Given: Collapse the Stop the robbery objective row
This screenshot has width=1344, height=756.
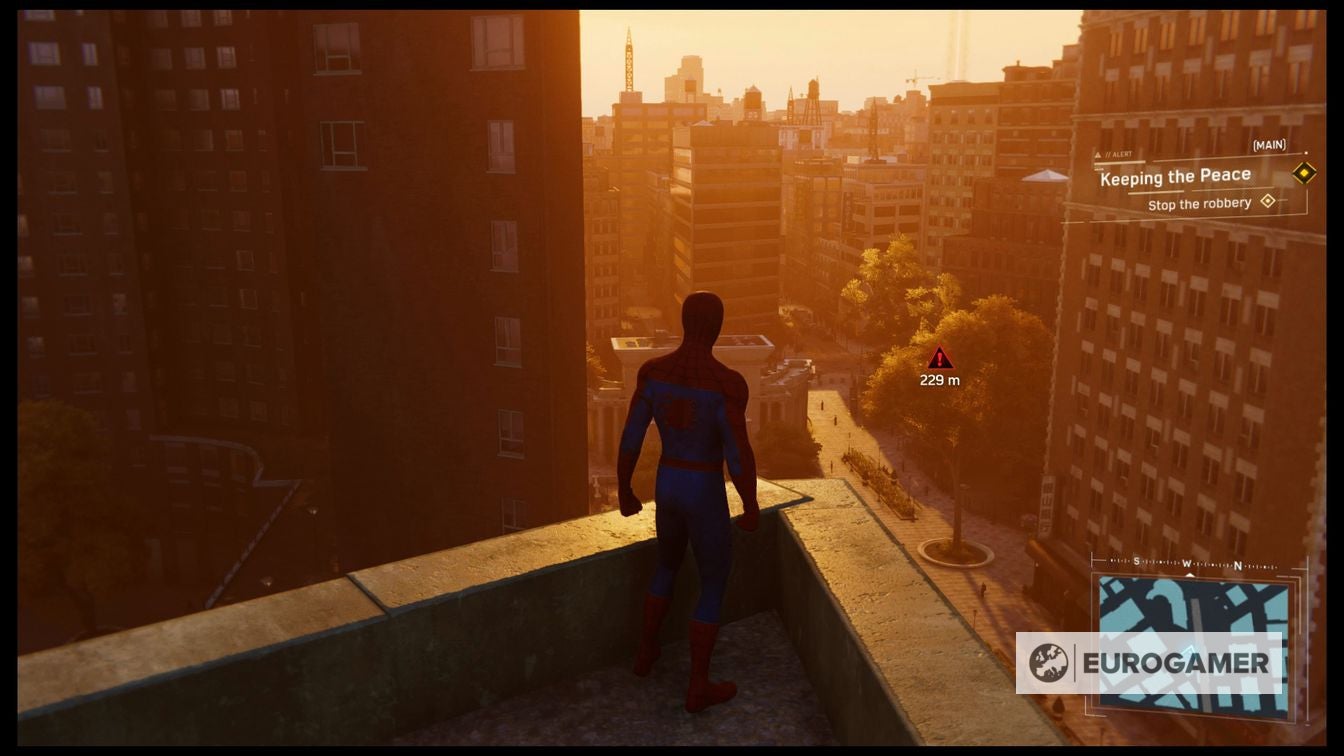Looking at the screenshot, I should click(x=1201, y=203).
